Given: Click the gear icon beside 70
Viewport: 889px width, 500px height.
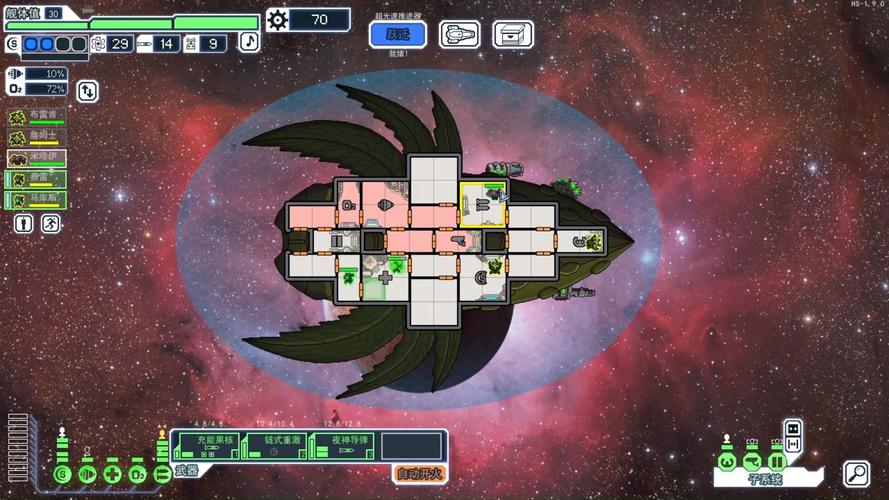Looking at the screenshot, I should click(x=277, y=20).
